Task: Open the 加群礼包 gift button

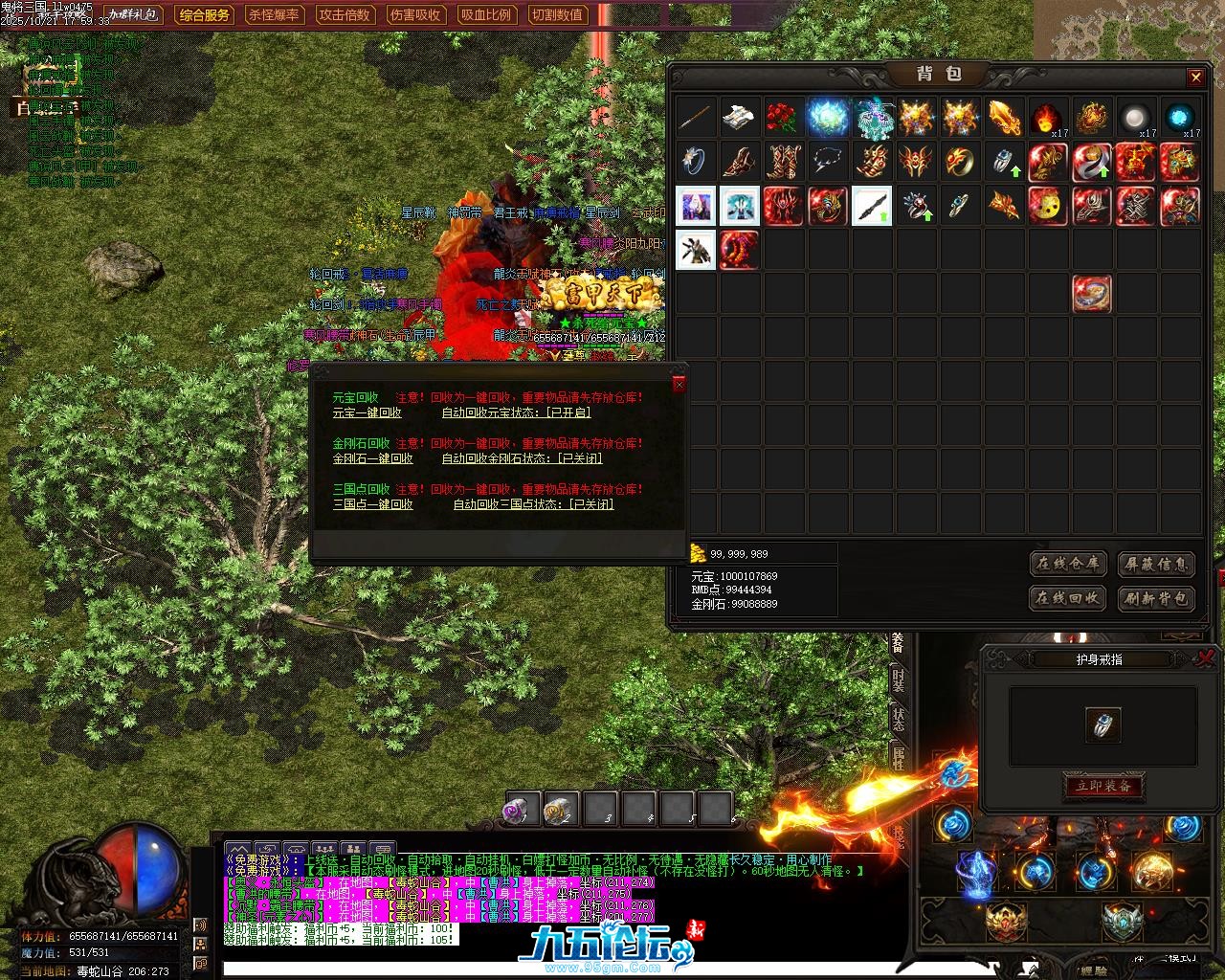Action: tap(135, 15)
